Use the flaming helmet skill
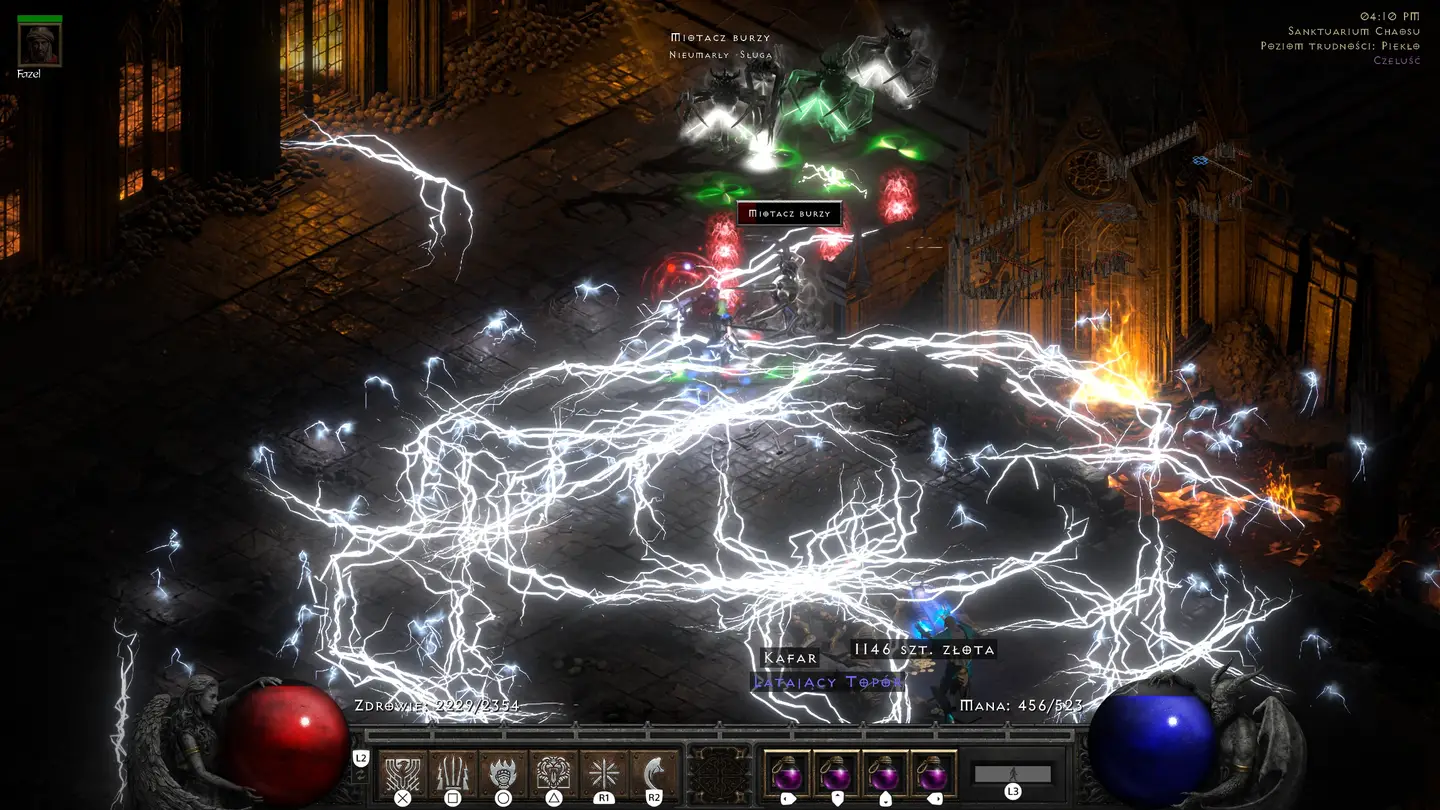Image resolution: width=1440 pixels, height=810 pixels. [503, 773]
